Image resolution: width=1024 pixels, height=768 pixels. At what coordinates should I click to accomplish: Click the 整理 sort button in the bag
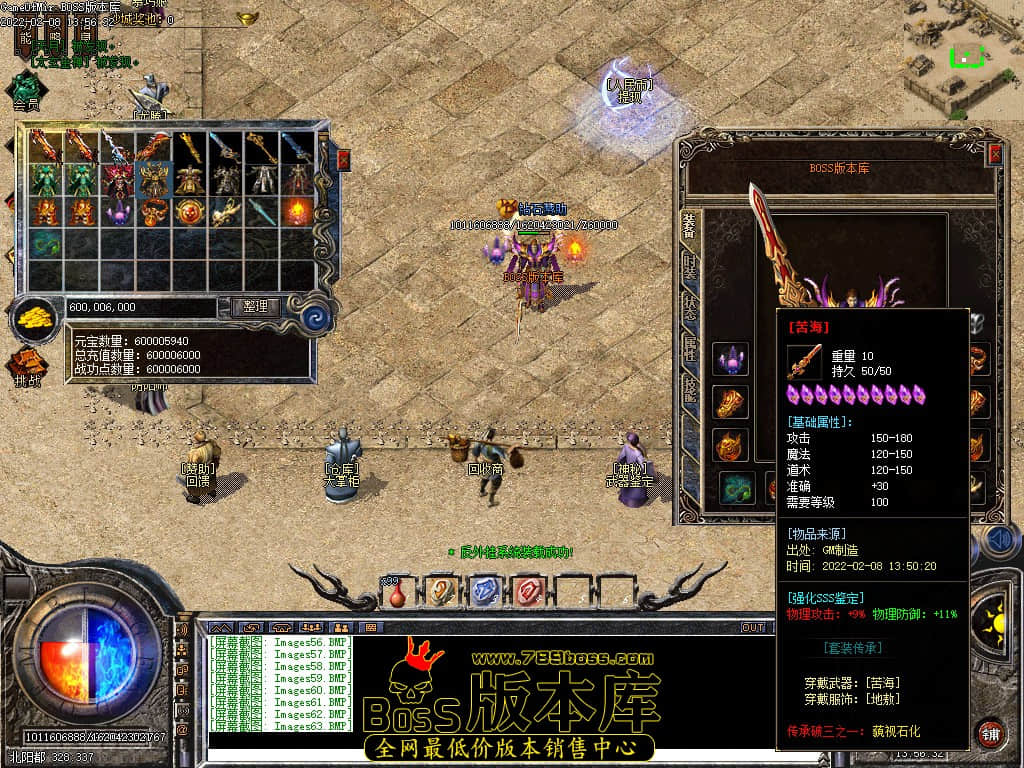click(x=255, y=307)
